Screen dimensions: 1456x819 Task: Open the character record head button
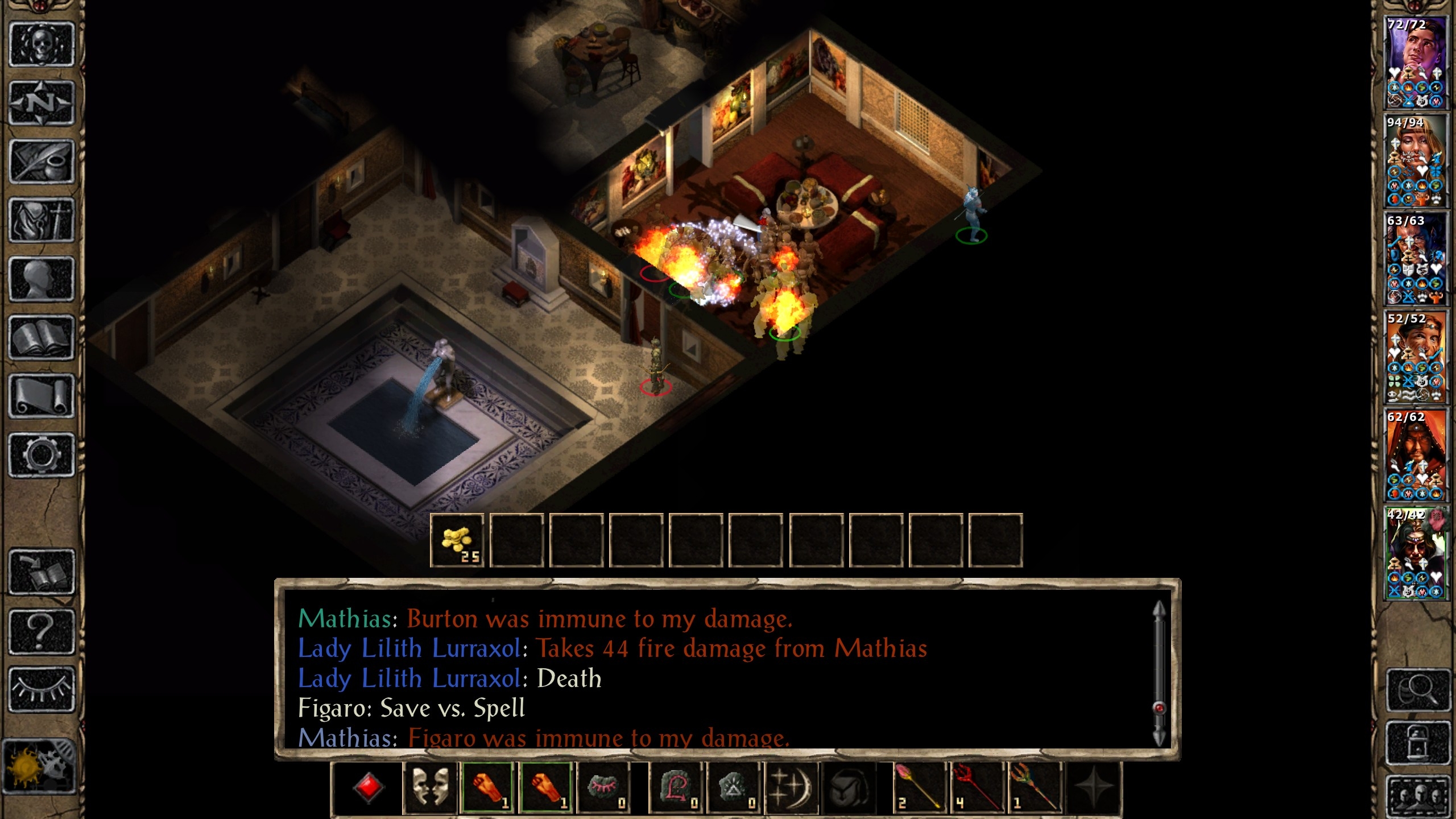pos(42,279)
